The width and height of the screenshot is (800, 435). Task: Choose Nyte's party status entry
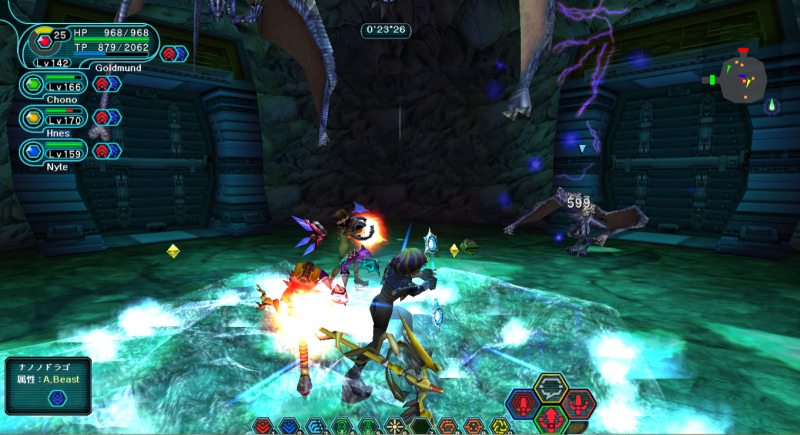pos(55,151)
